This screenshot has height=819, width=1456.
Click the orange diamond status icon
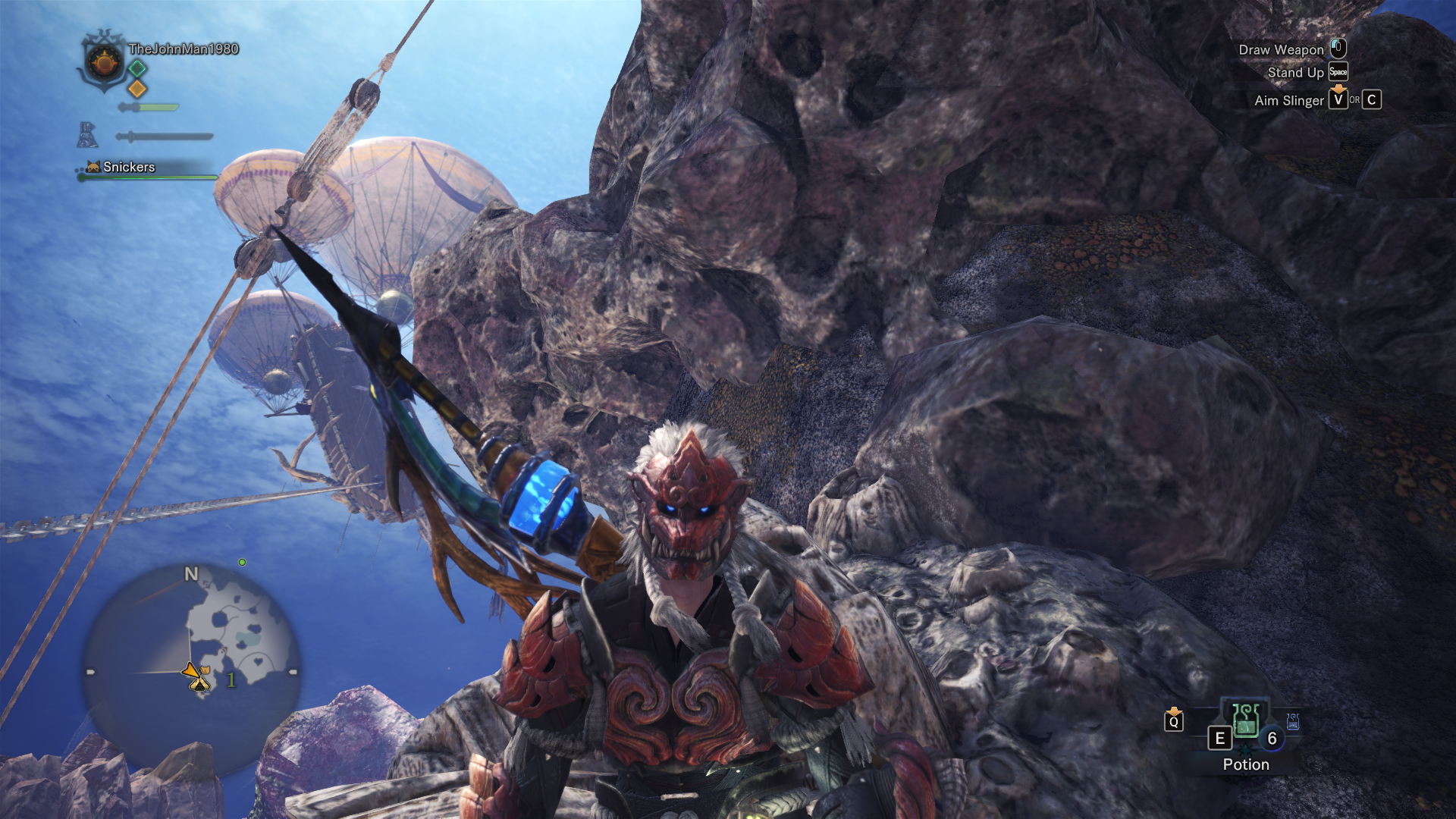point(137,89)
